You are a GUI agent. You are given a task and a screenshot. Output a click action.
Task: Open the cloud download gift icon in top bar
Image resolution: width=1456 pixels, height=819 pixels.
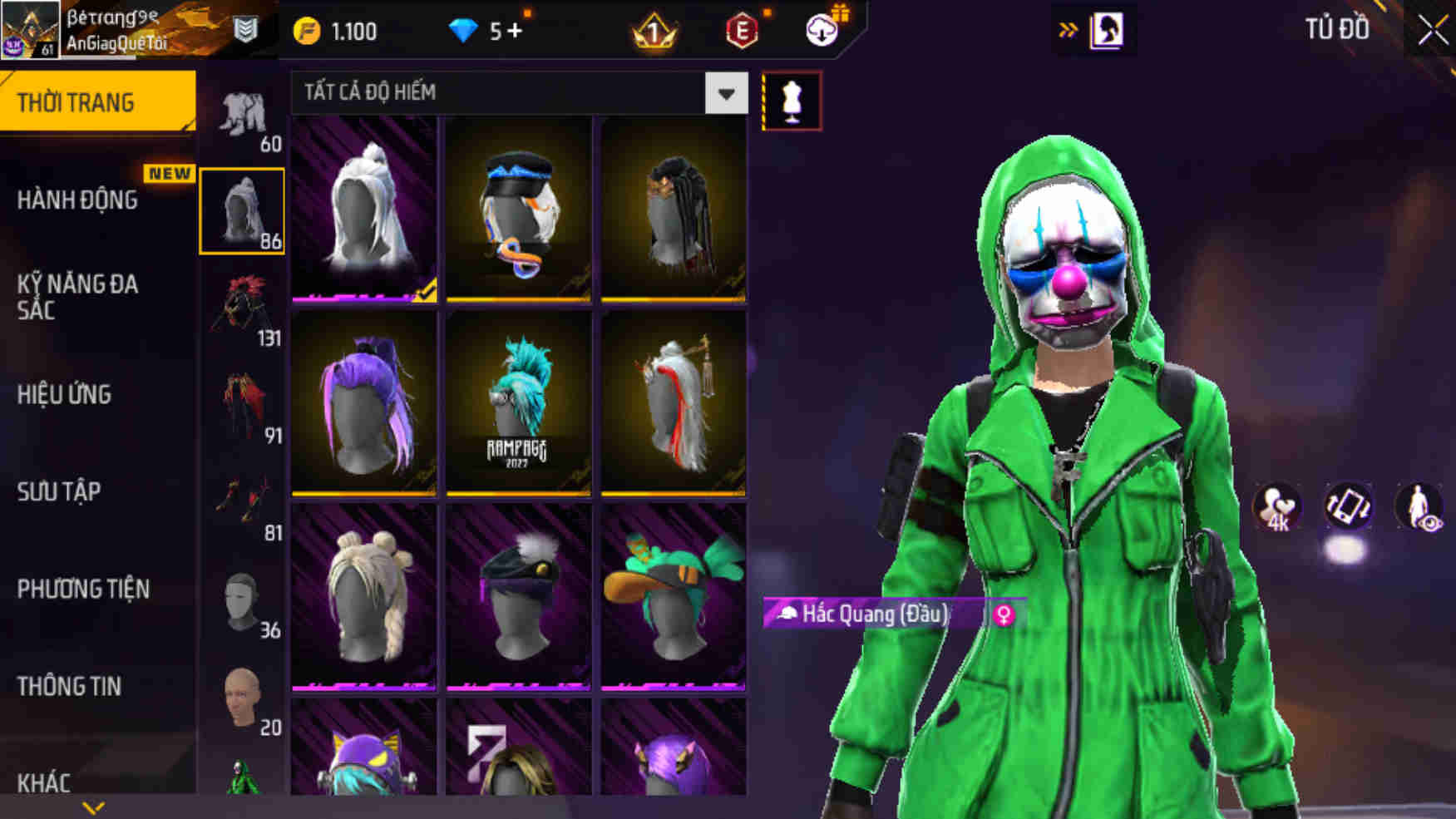coord(820,31)
